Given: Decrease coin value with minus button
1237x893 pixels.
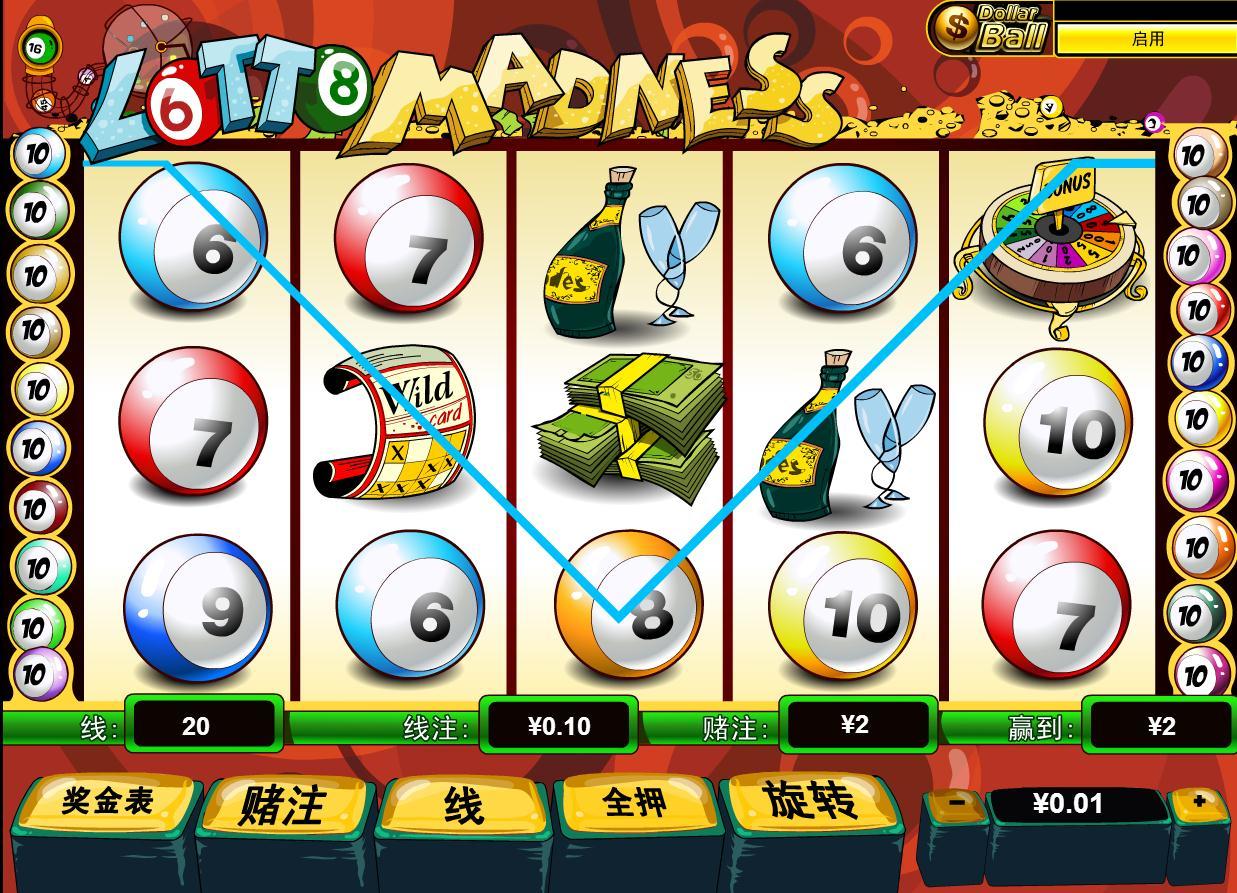Looking at the screenshot, I should [x=956, y=802].
